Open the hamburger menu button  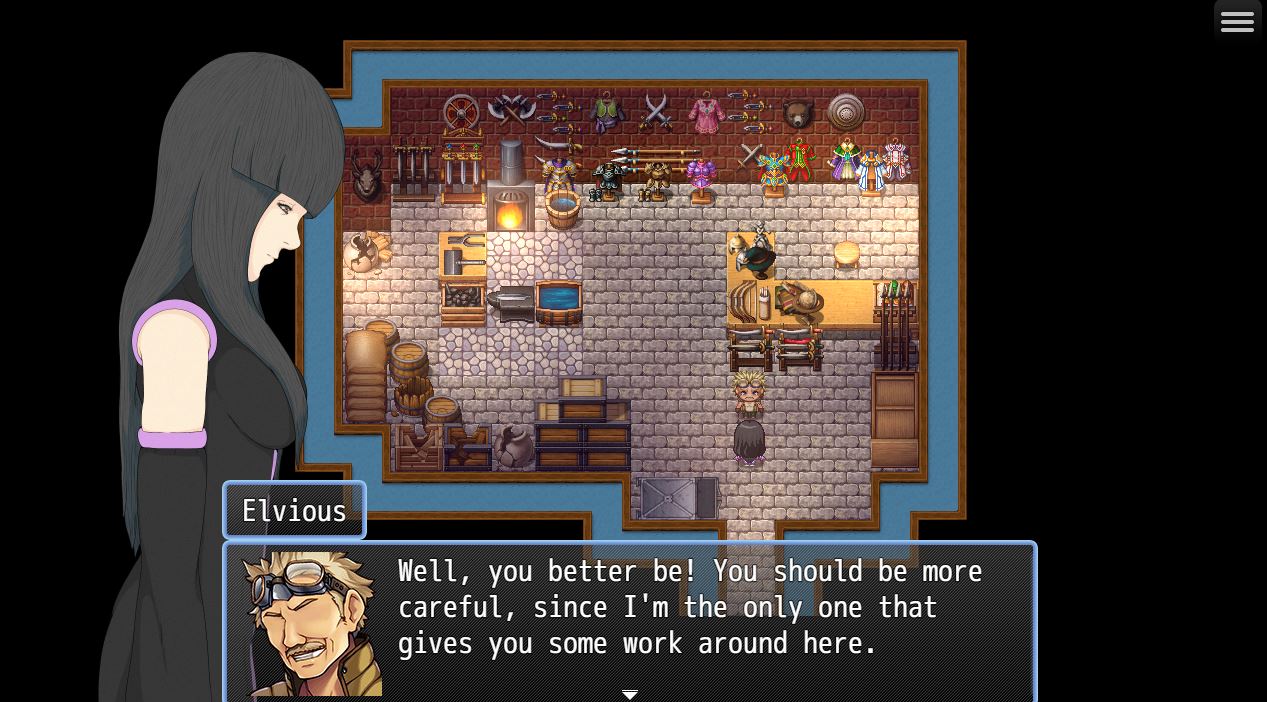1237,22
